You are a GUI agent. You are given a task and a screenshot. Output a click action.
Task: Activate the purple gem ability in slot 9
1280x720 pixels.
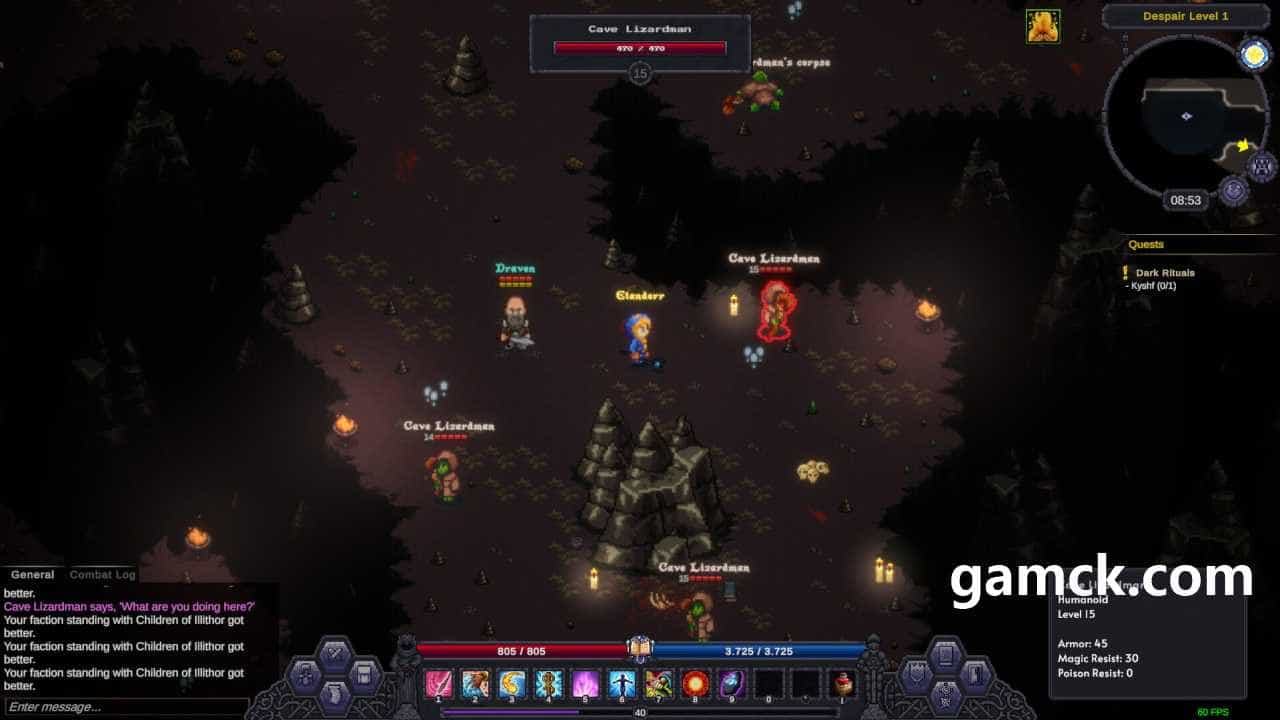click(732, 684)
